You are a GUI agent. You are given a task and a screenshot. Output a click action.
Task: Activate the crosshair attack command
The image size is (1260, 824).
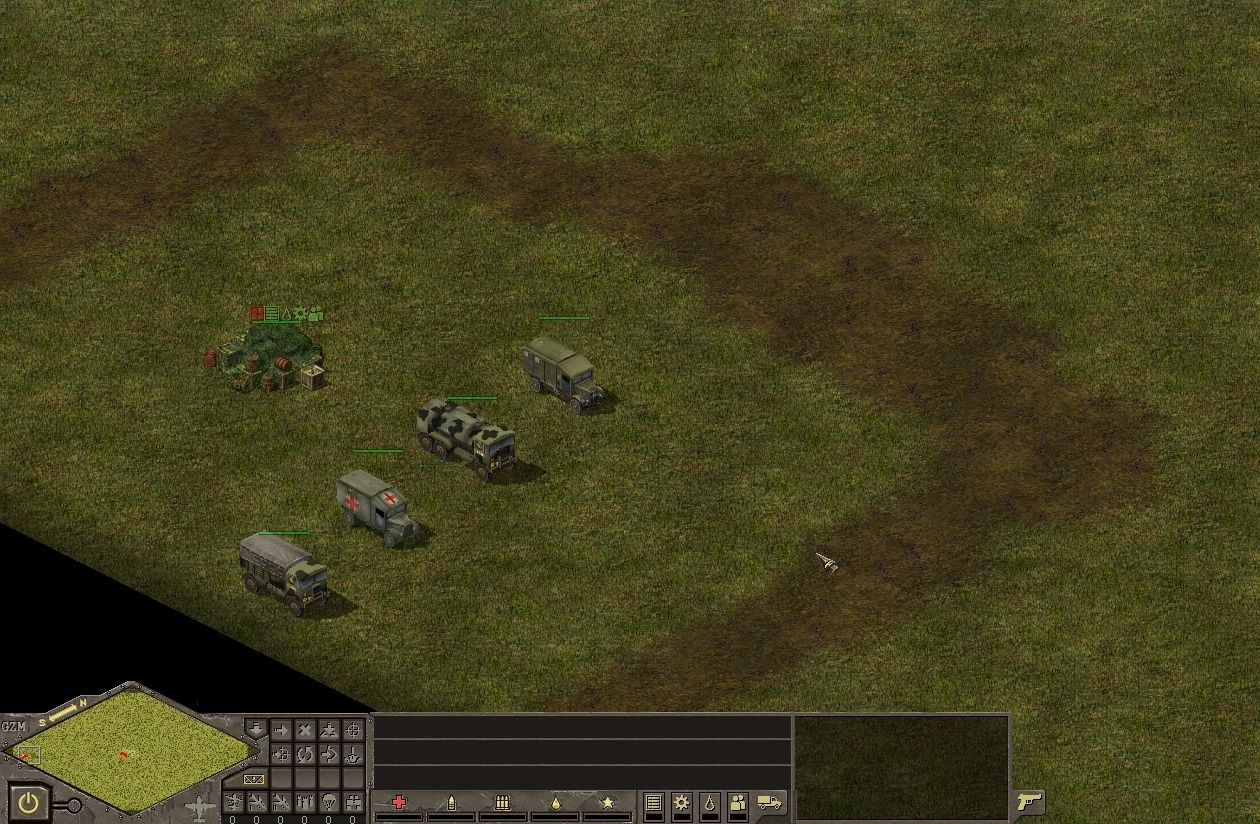point(353,731)
